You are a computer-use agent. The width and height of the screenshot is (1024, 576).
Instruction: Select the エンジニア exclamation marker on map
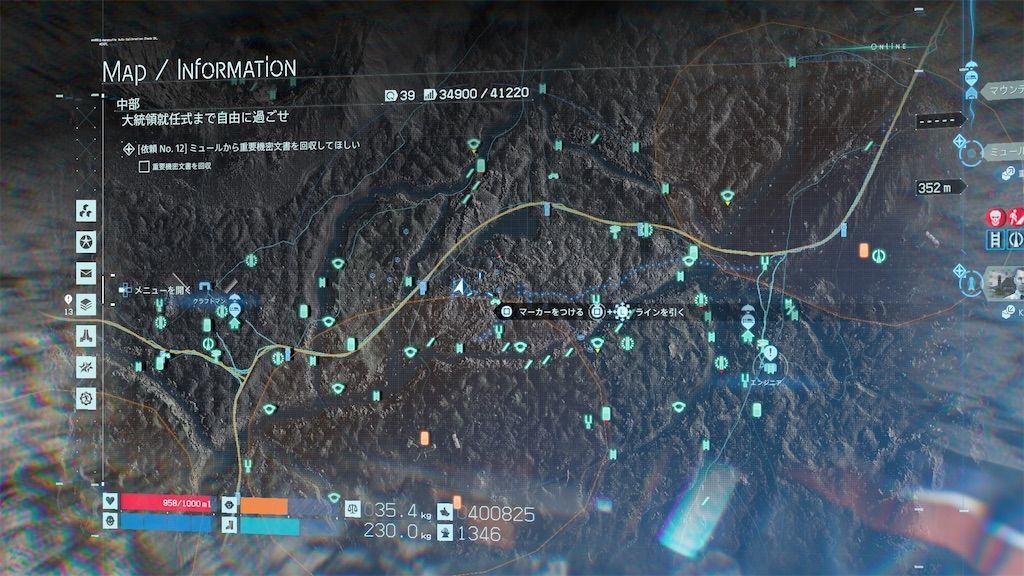pyautogui.click(x=770, y=354)
